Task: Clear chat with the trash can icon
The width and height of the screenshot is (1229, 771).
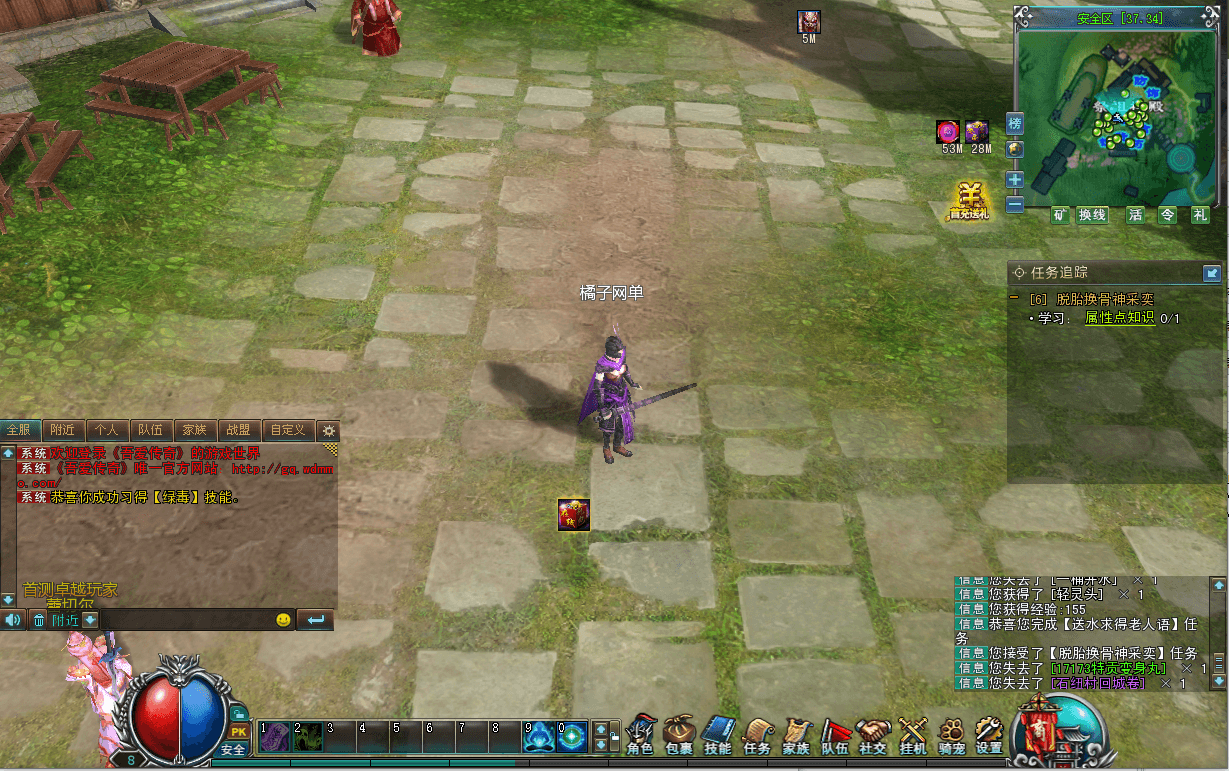Action: [39, 620]
